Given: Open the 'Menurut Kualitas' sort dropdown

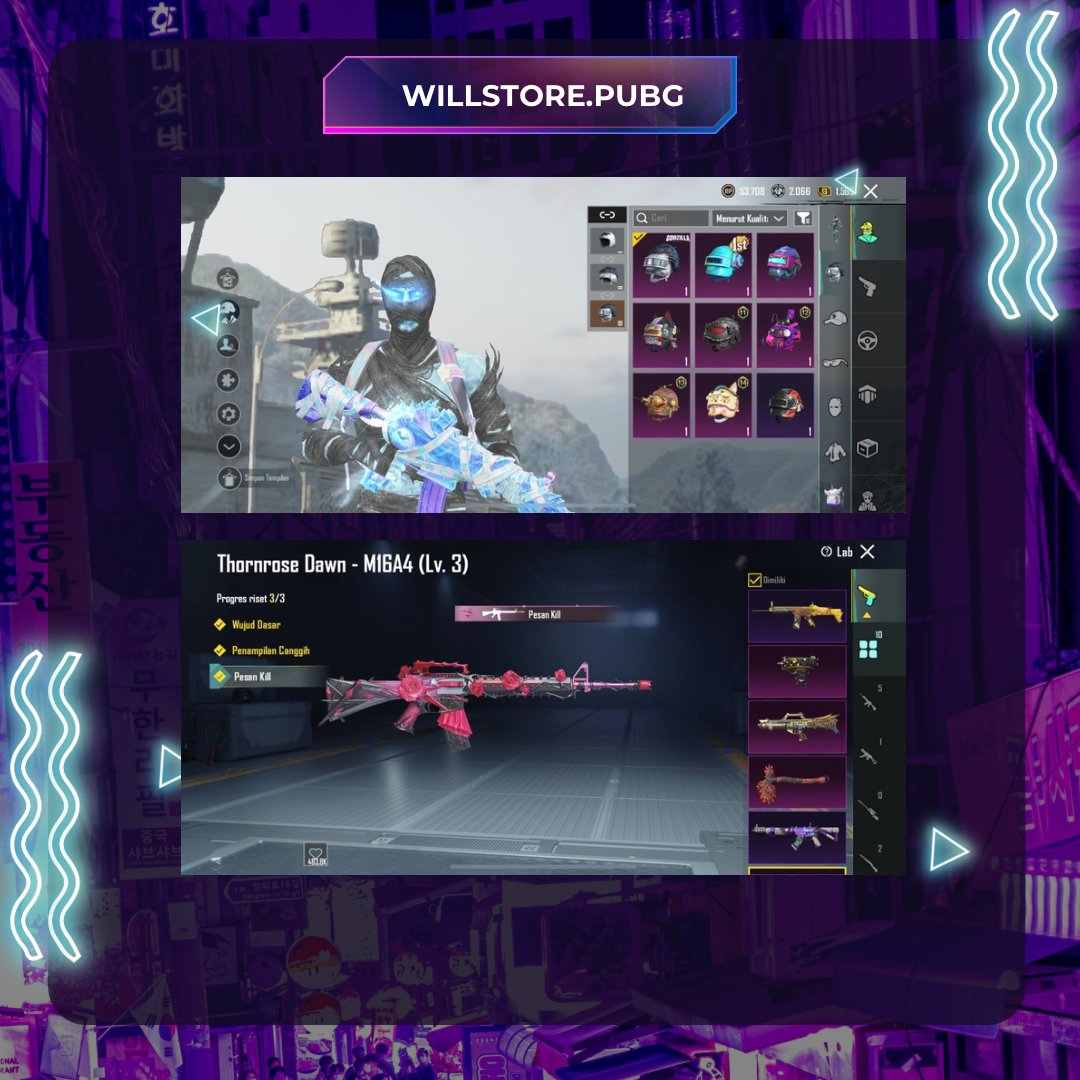Looking at the screenshot, I should (x=750, y=218).
